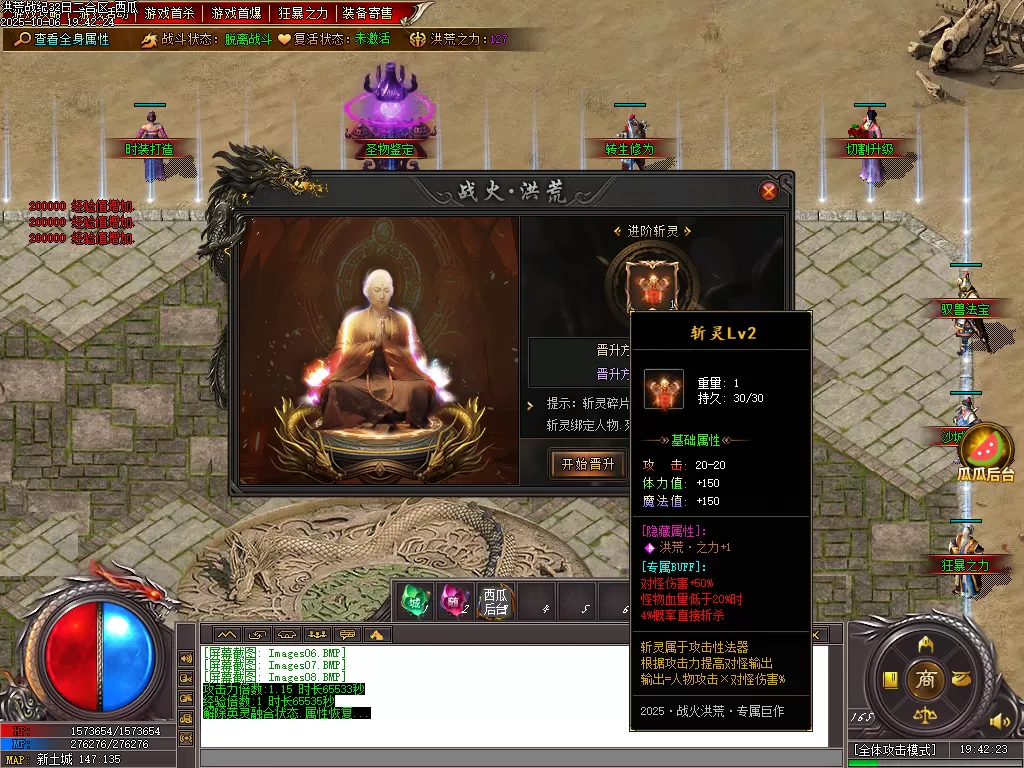
Task: Use the green 城 gem in hotbar slot 1
Action: point(413,600)
